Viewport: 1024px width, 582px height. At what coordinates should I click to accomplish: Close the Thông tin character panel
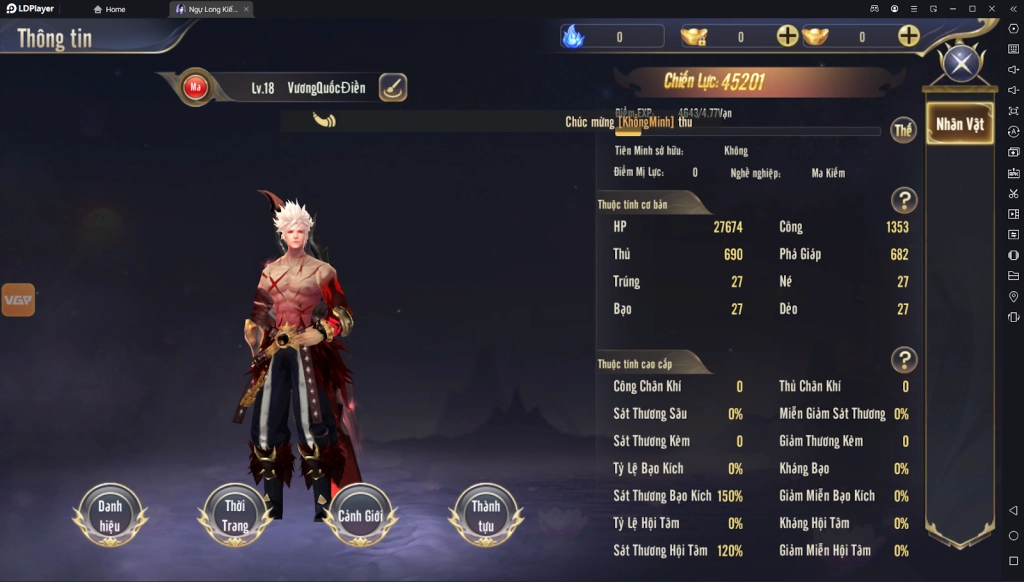pyautogui.click(x=961, y=64)
